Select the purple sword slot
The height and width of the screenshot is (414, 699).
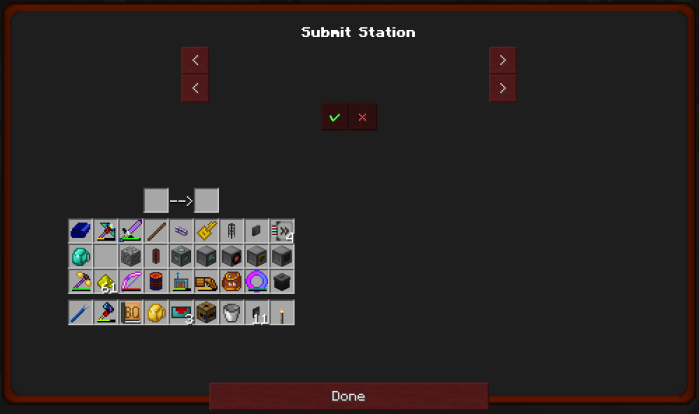point(131,231)
